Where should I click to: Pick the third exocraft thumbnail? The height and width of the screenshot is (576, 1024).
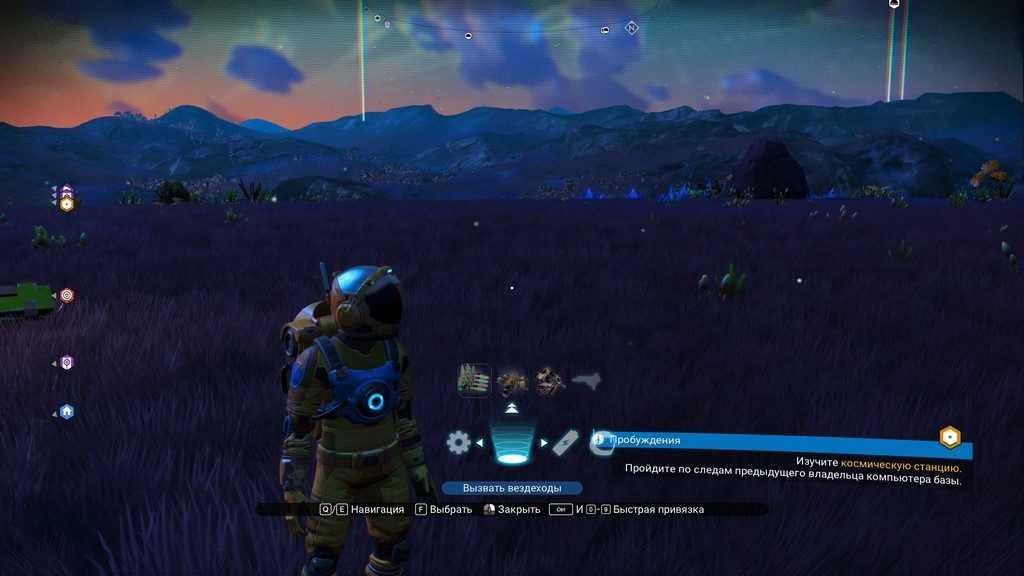point(549,380)
